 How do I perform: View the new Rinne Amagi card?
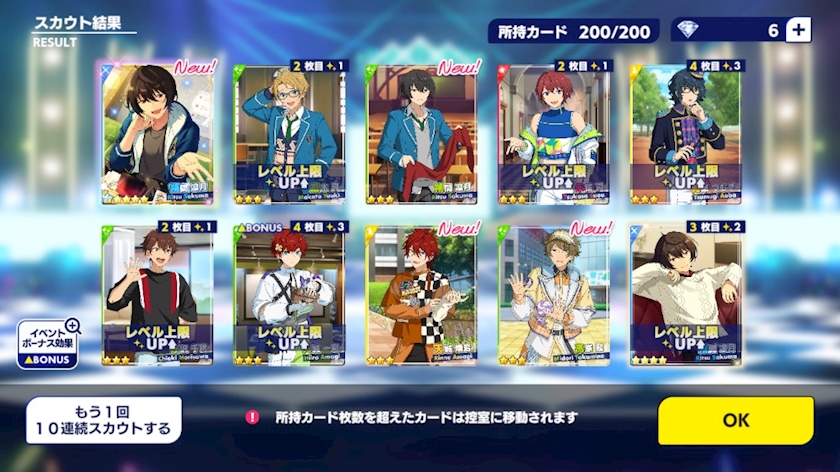[421, 294]
